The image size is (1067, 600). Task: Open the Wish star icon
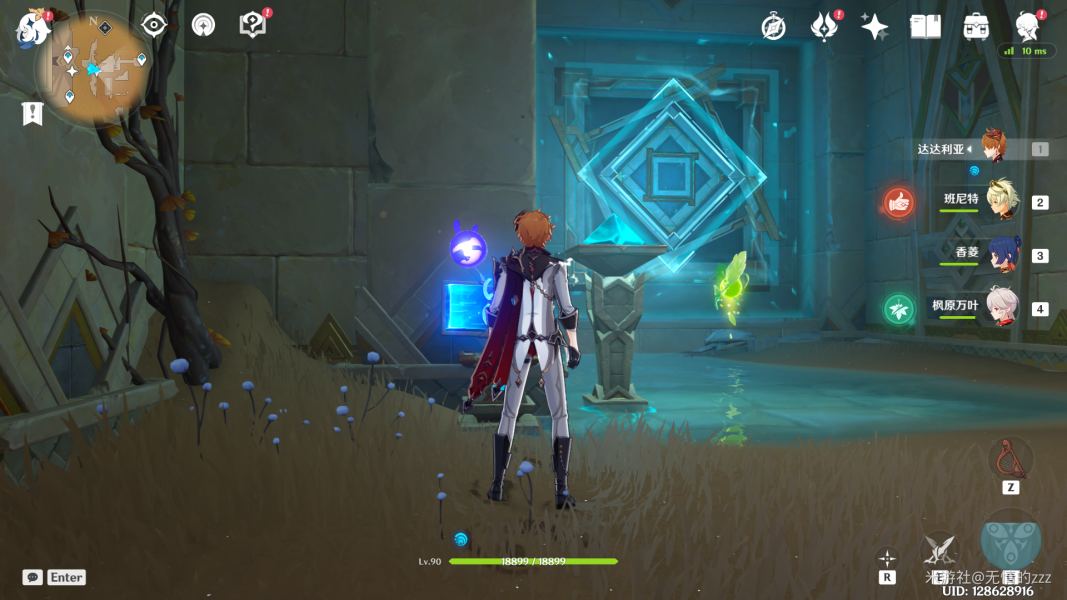874,27
